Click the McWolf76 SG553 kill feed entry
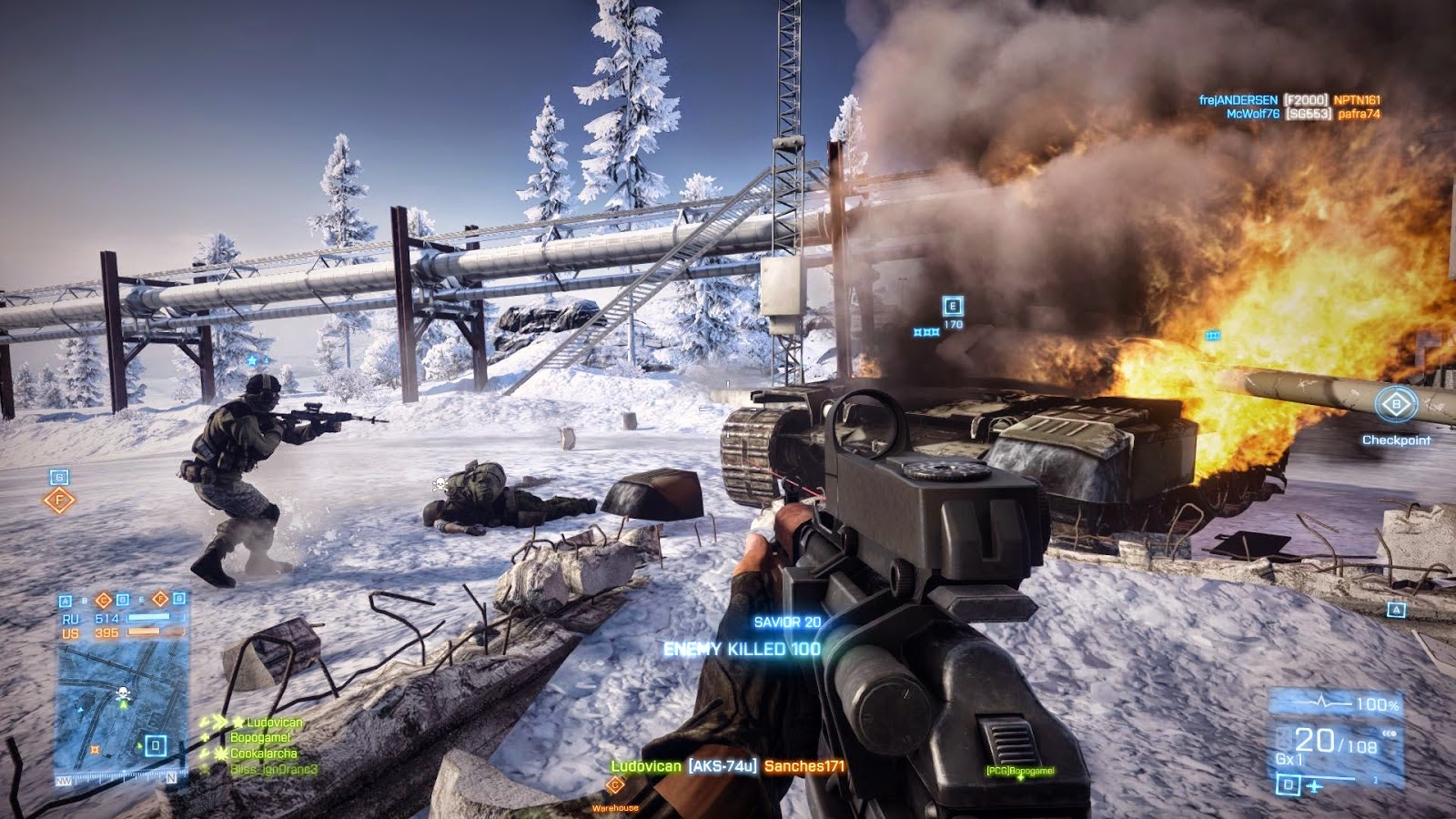The image size is (1456, 819). (x=1302, y=114)
